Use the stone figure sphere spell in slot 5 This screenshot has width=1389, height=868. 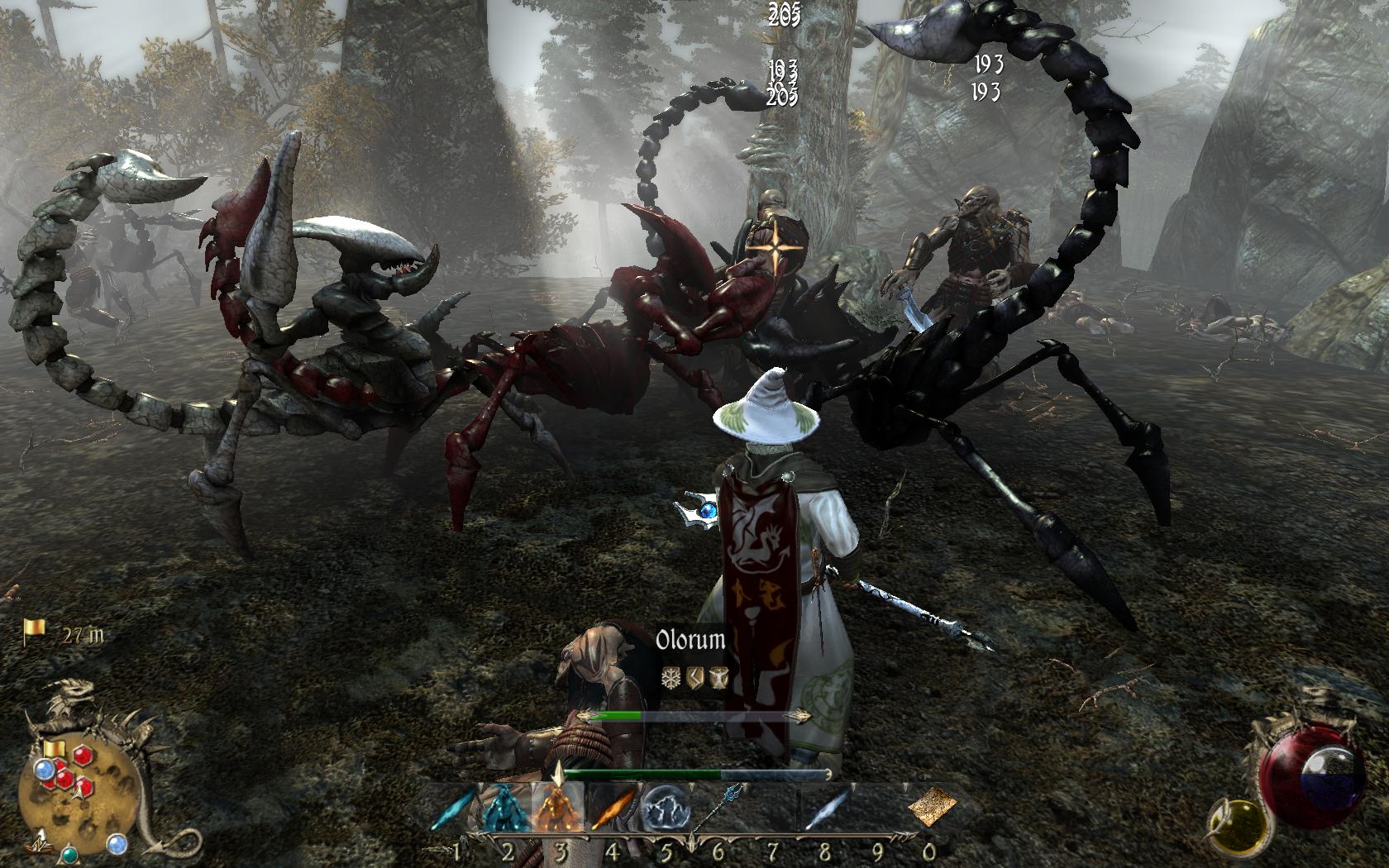coord(665,808)
